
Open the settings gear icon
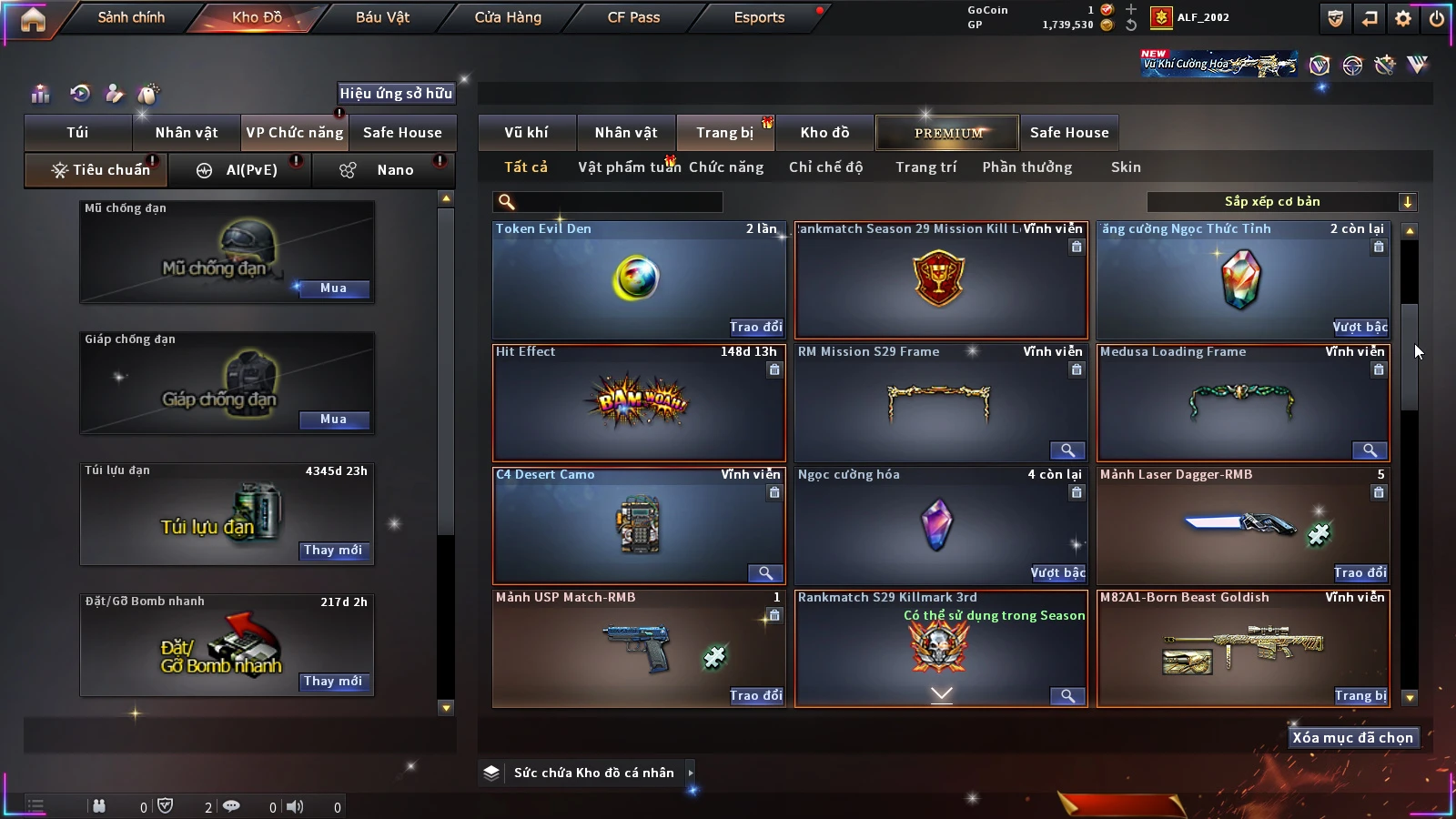(1403, 18)
